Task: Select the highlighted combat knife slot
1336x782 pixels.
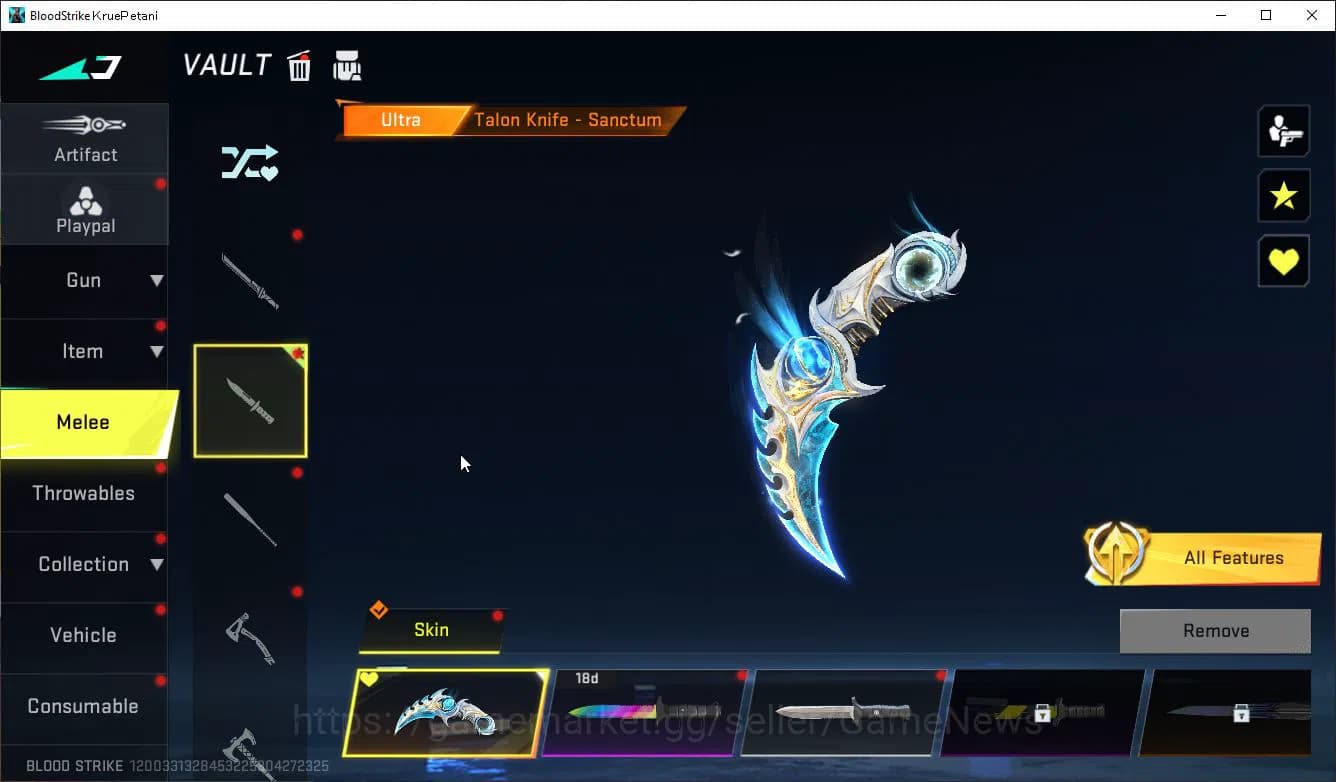Action: click(250, 401)
